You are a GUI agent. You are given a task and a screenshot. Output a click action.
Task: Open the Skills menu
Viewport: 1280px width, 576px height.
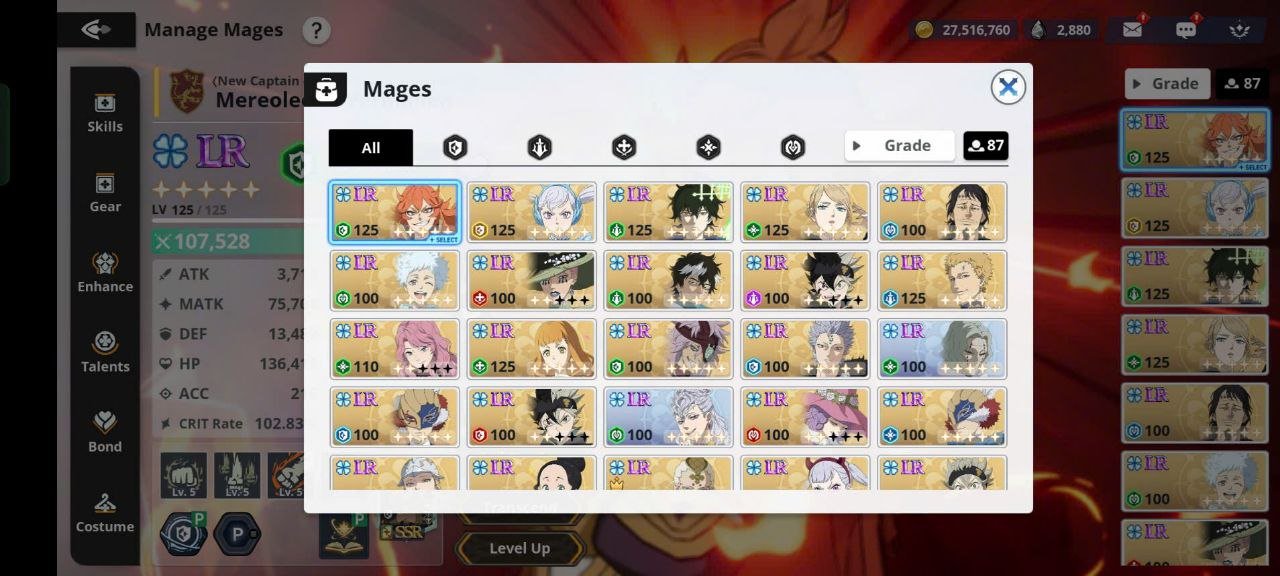(x=105, y=113)
